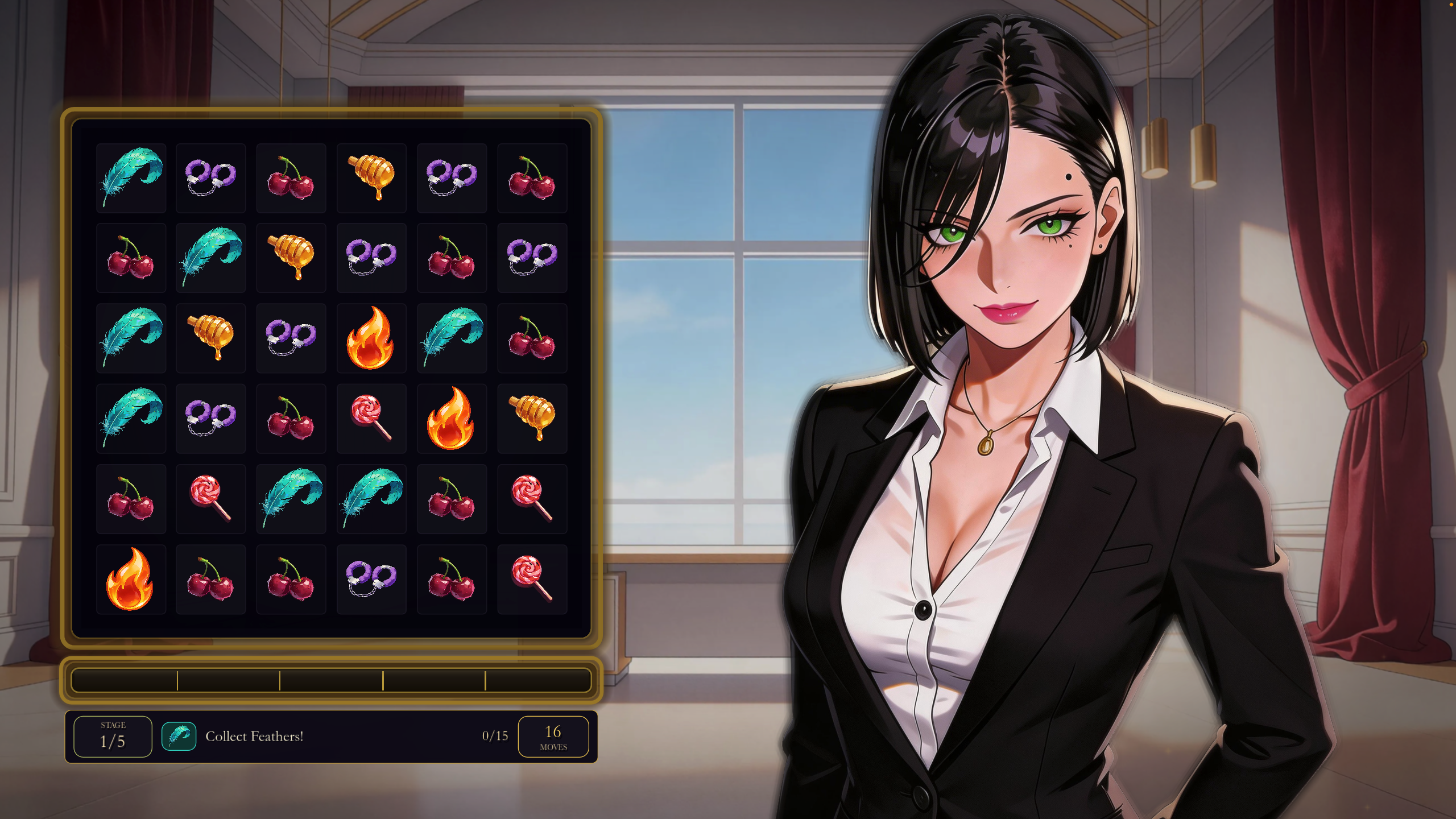1456x819 pixels.
Task: Click the fire tile in the middle of the board
Action: (371, 337)
